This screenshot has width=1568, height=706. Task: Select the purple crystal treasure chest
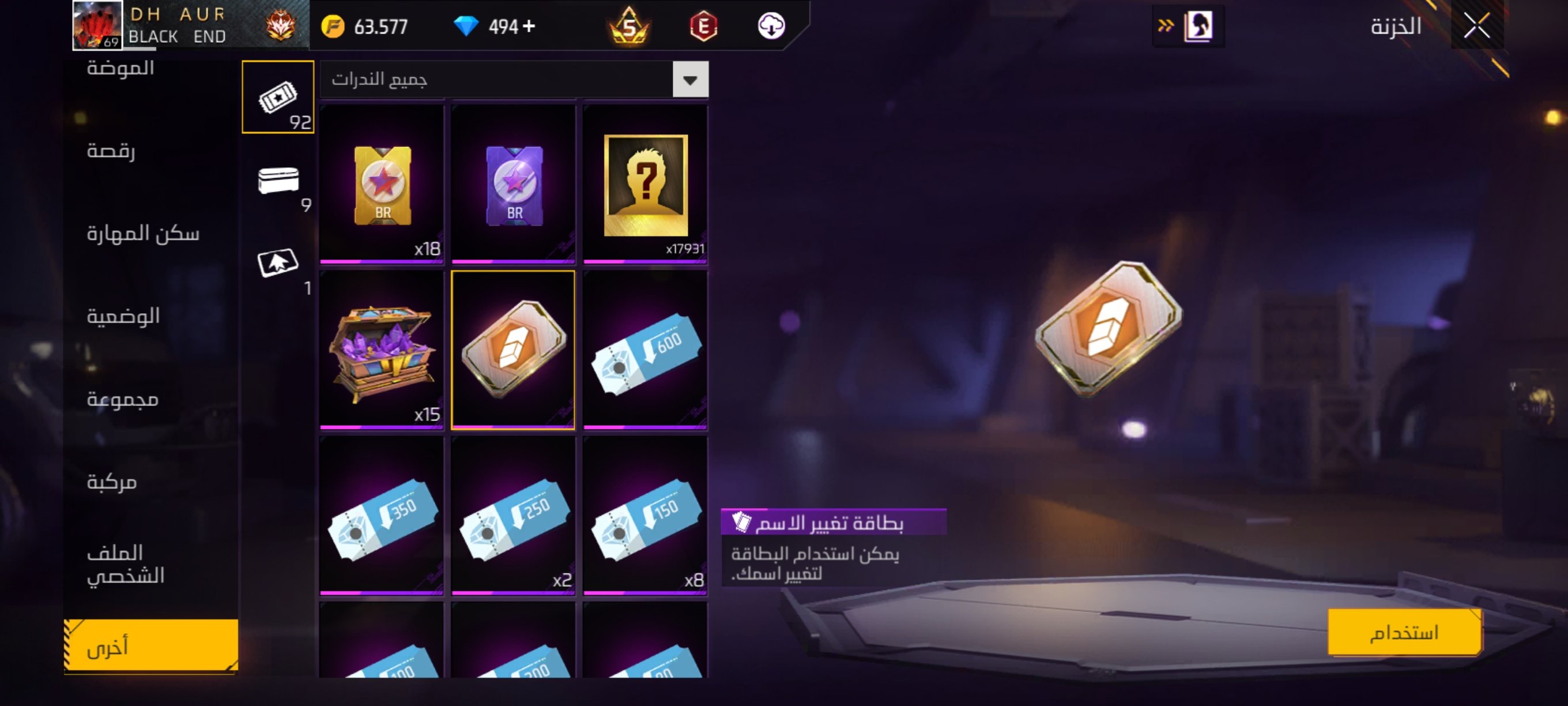382,350
